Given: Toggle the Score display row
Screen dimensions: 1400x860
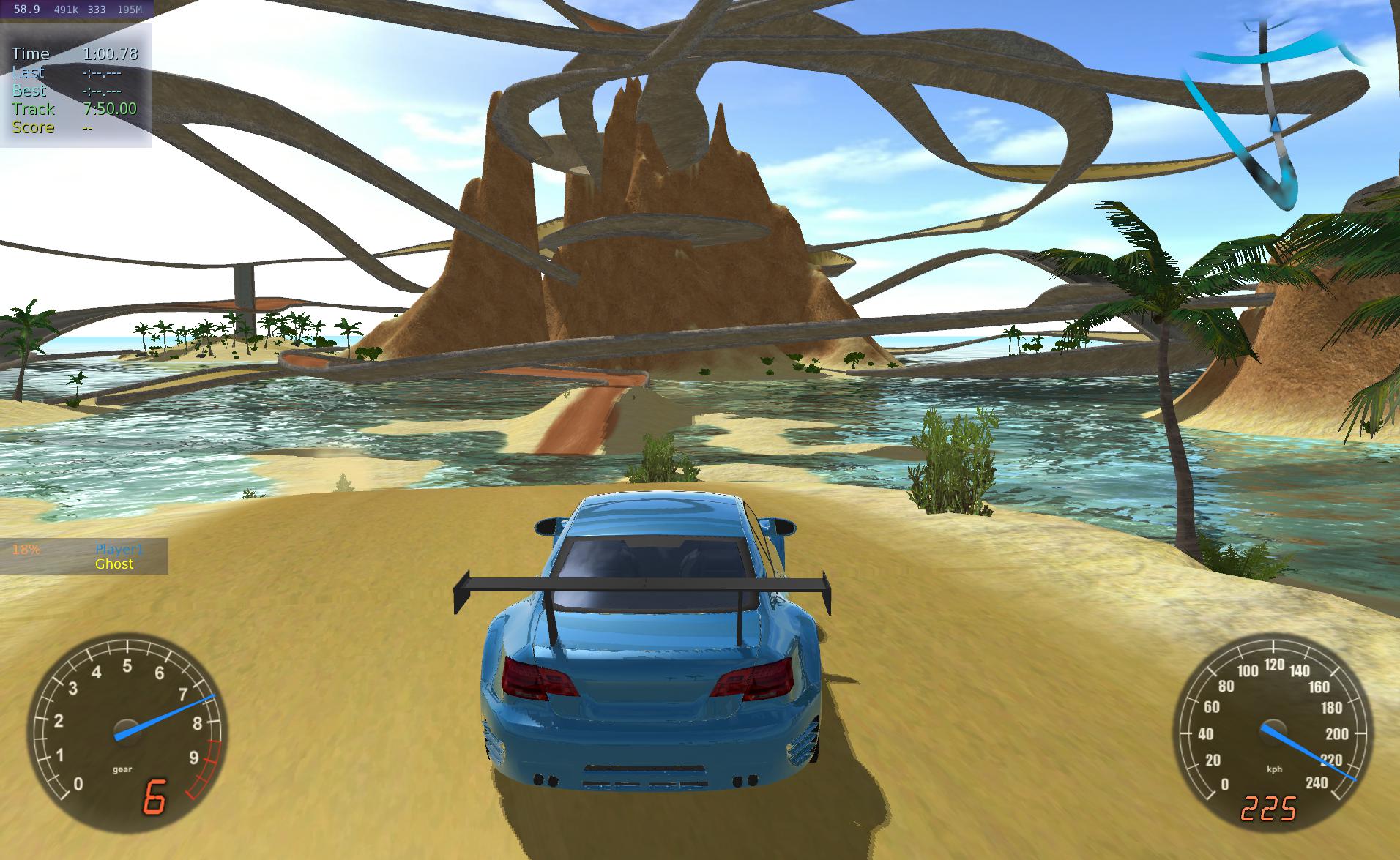Looking at the screenshot, I should tap(32, 127).
